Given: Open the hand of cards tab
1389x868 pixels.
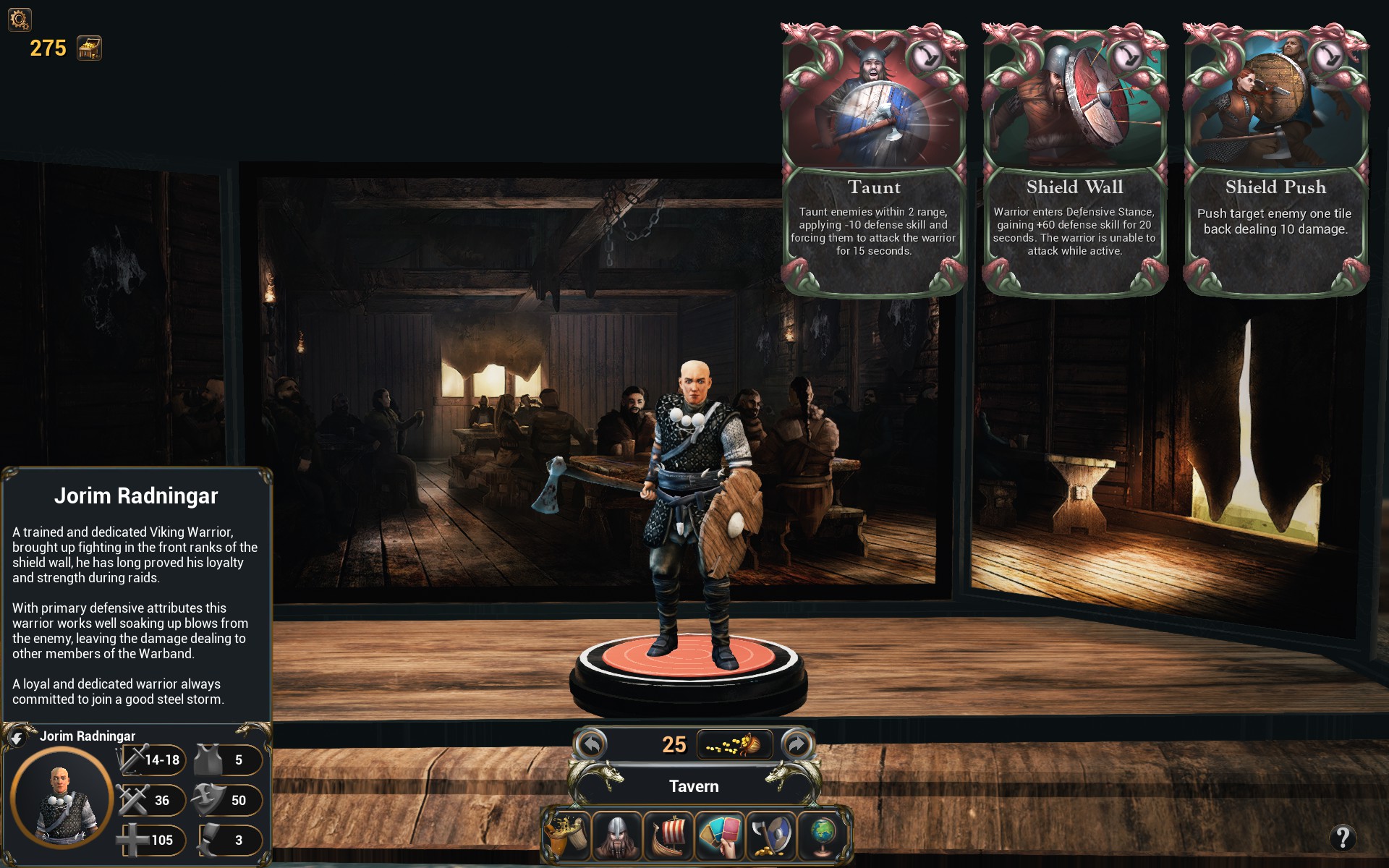Looking at the screenshot, I should coord(720,835).
